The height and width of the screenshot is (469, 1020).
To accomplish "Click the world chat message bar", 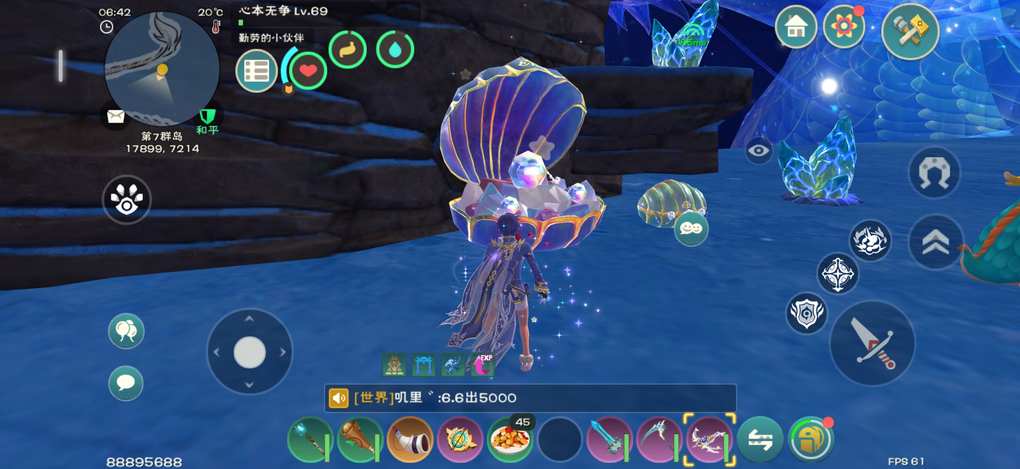I will (x=530, y=398).
